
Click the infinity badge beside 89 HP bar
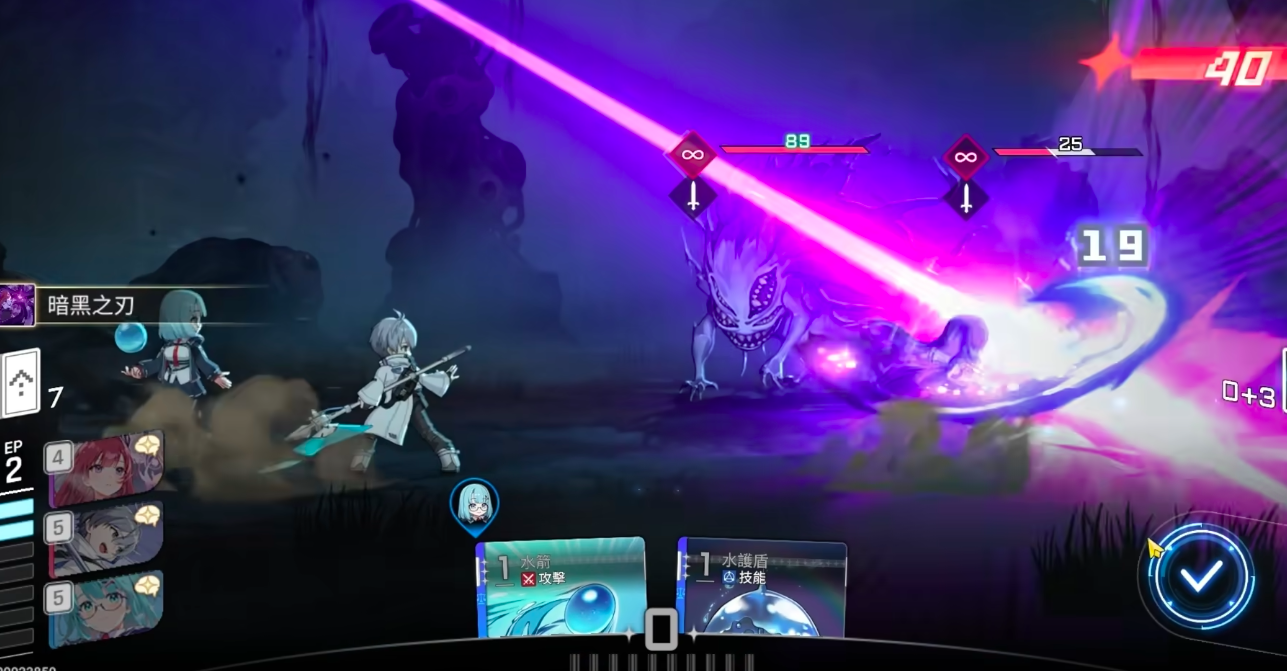tap(692, 155)
